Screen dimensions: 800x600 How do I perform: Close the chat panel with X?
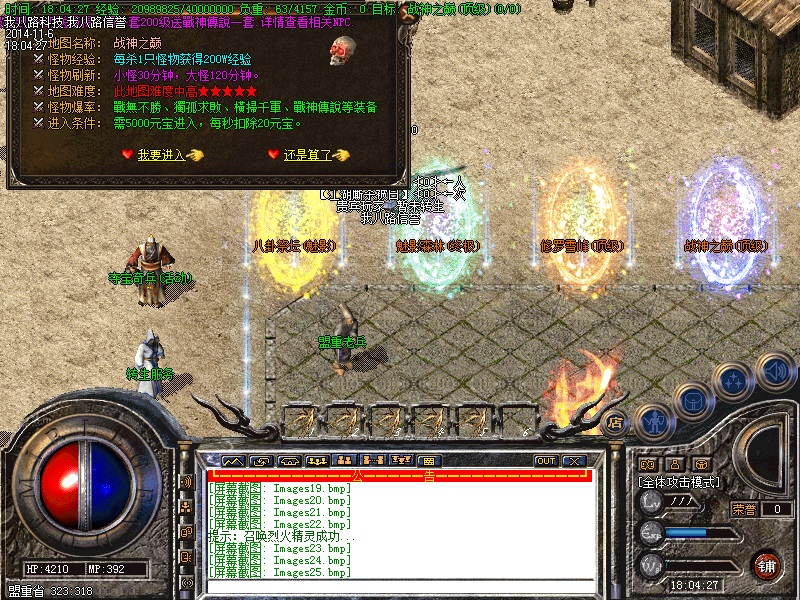pyautogui.click(x=573, y=461)
